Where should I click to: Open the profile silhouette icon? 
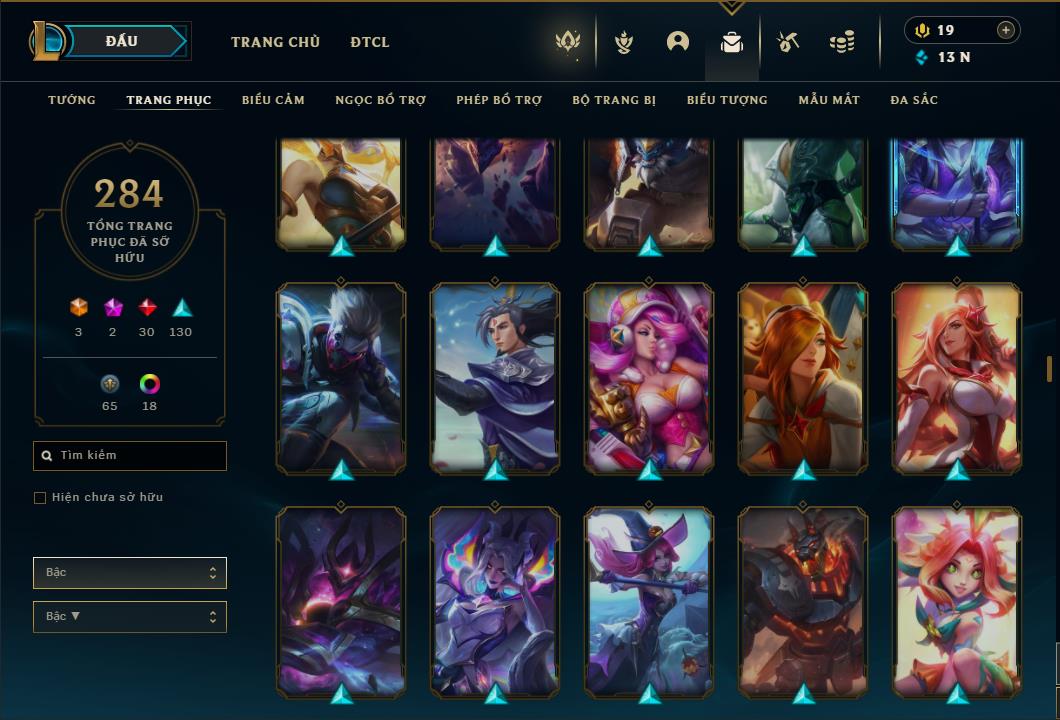point(678,42)
